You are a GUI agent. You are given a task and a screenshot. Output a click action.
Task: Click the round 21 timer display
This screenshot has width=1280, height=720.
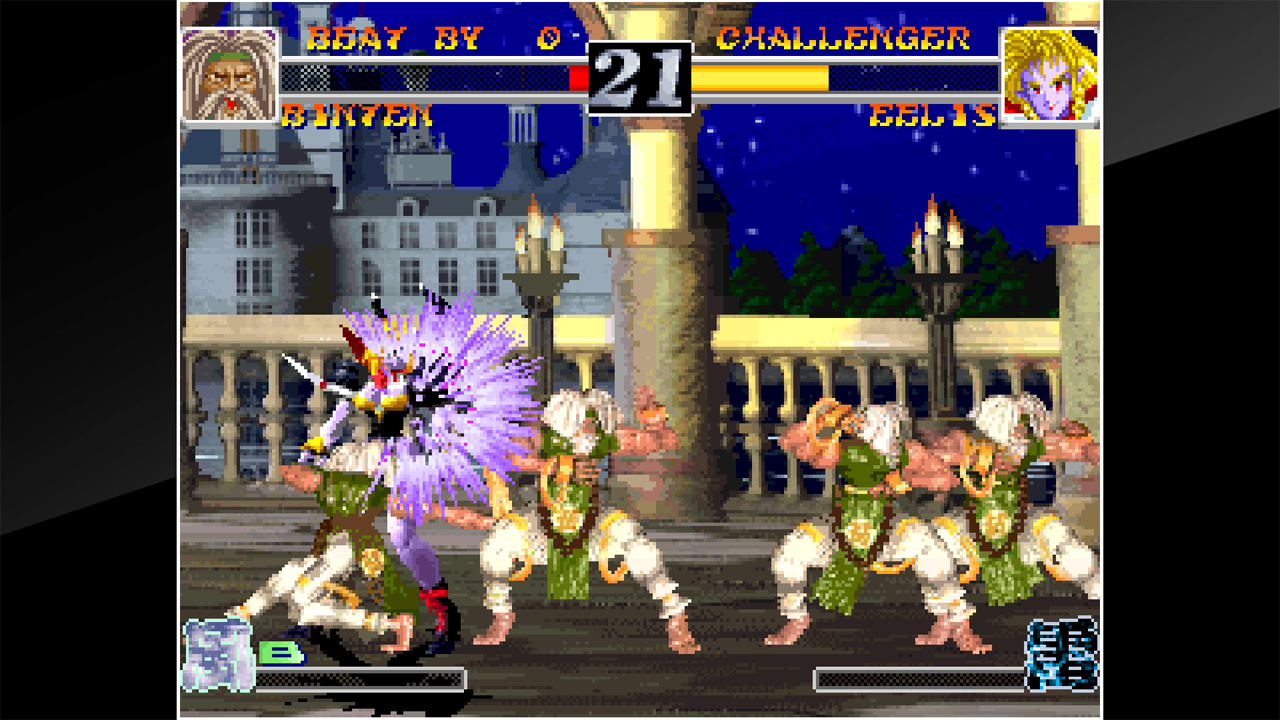[x=640, y=75]
